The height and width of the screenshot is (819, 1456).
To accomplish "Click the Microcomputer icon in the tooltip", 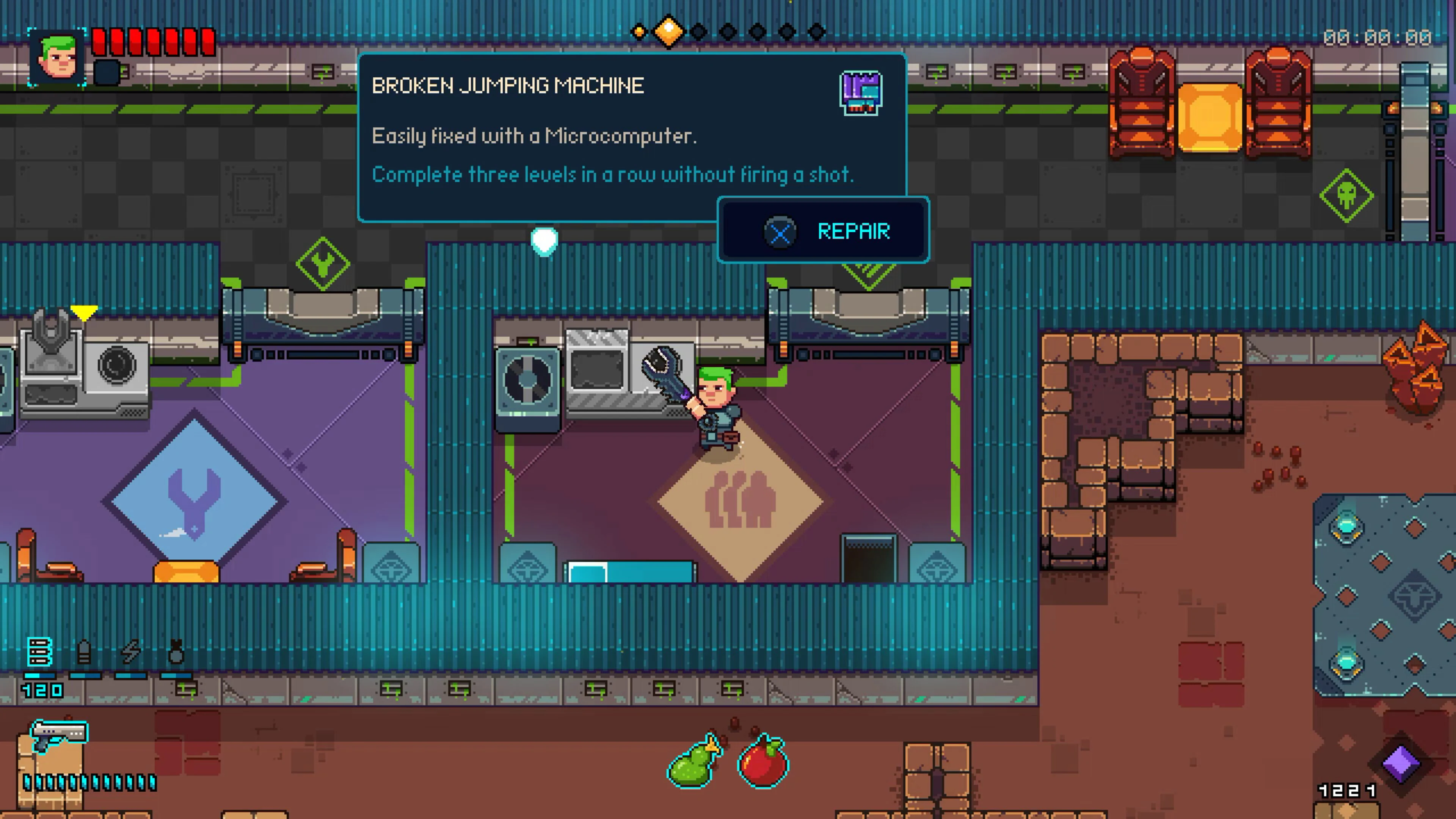I will pos(861,93).
